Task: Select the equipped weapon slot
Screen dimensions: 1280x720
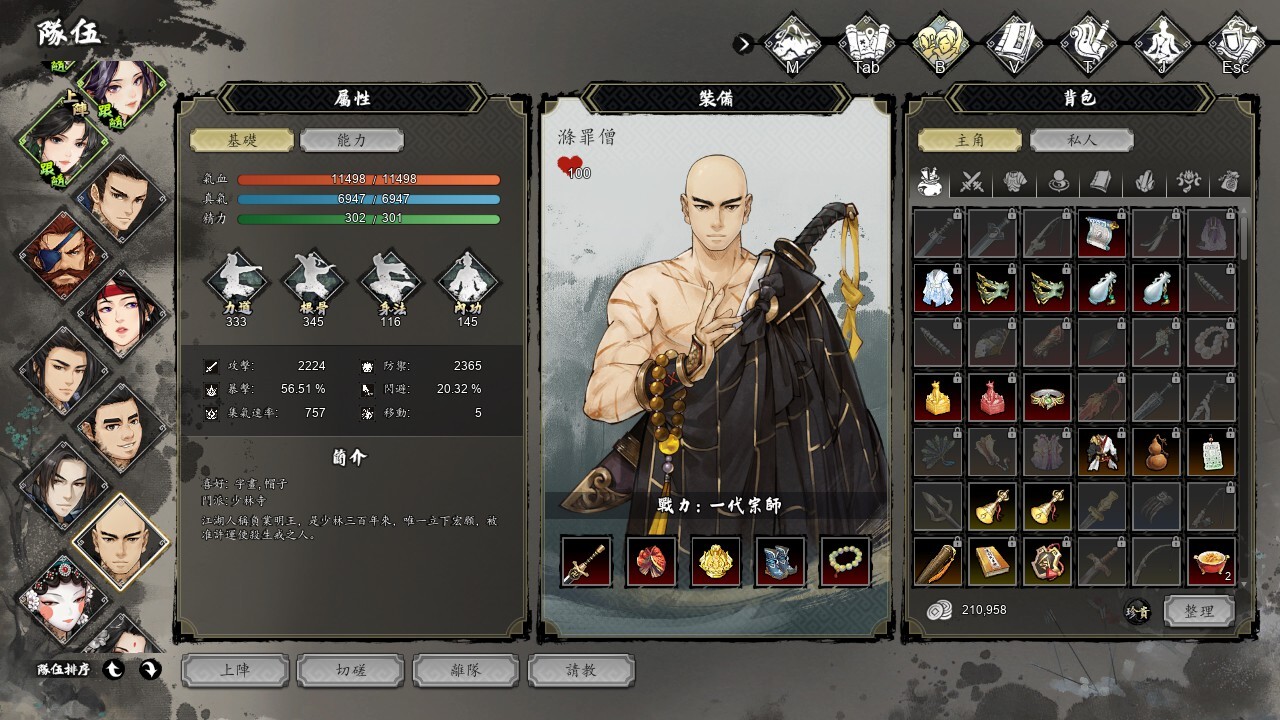Action: (x=586, y=562)
